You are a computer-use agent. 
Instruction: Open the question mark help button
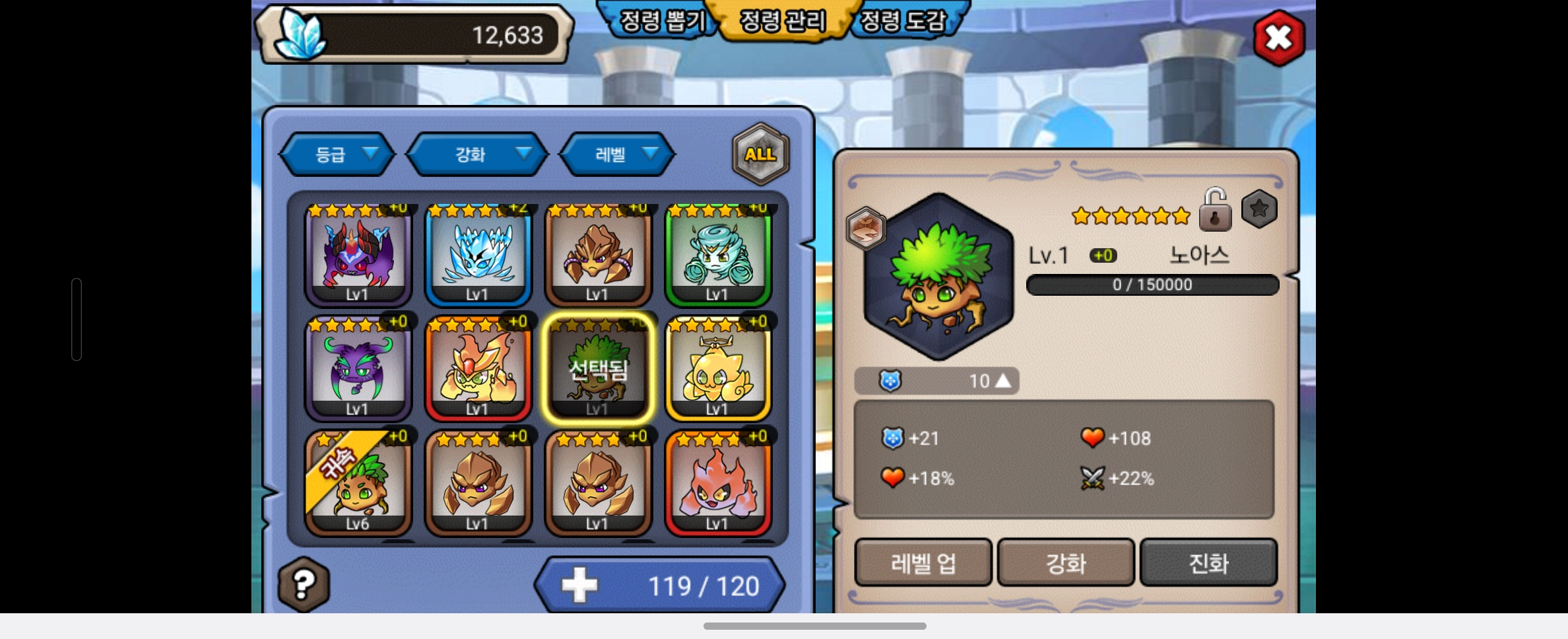pyautogui.click(x=304, y=584)
